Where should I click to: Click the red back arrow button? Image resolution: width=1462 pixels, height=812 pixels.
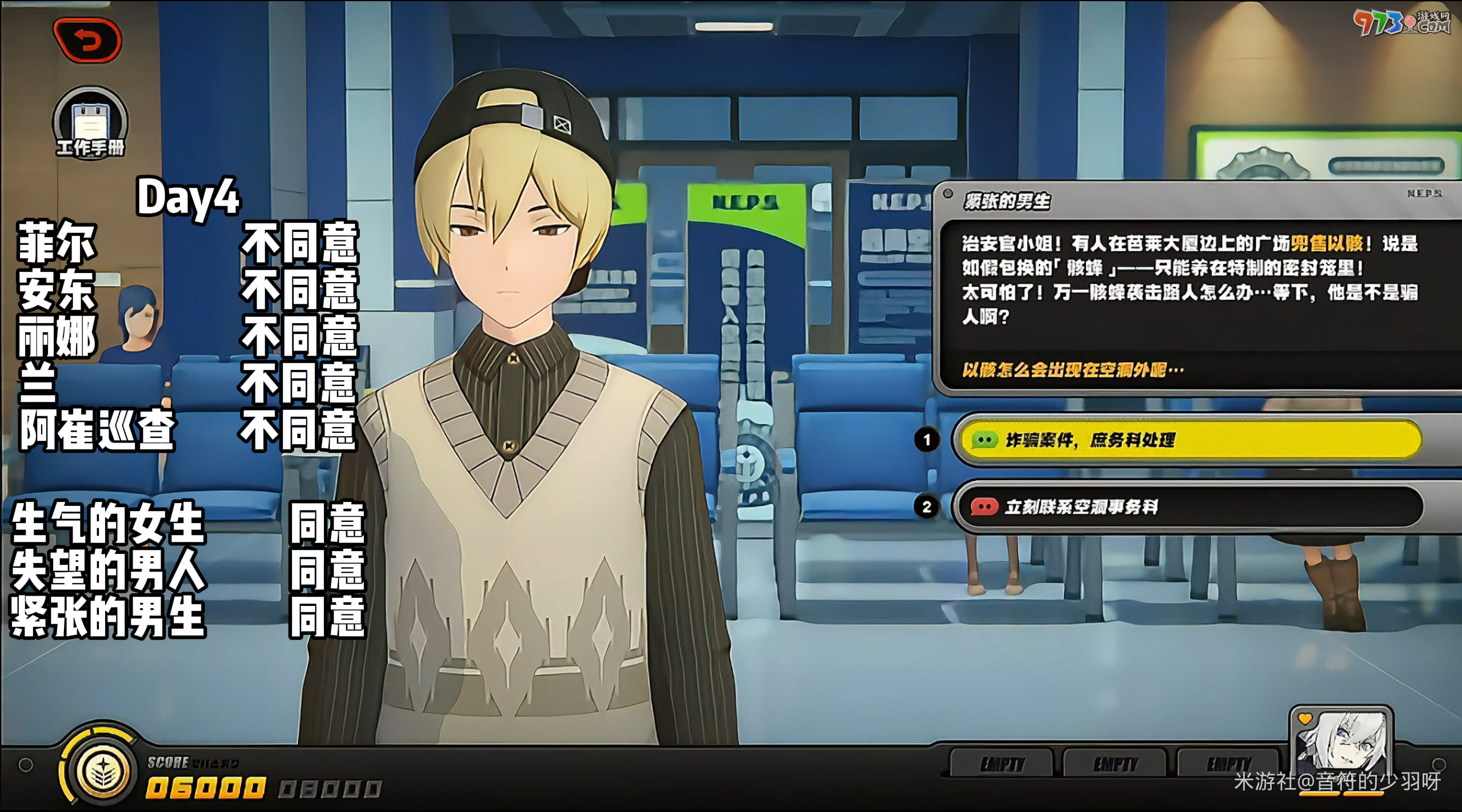87,40
